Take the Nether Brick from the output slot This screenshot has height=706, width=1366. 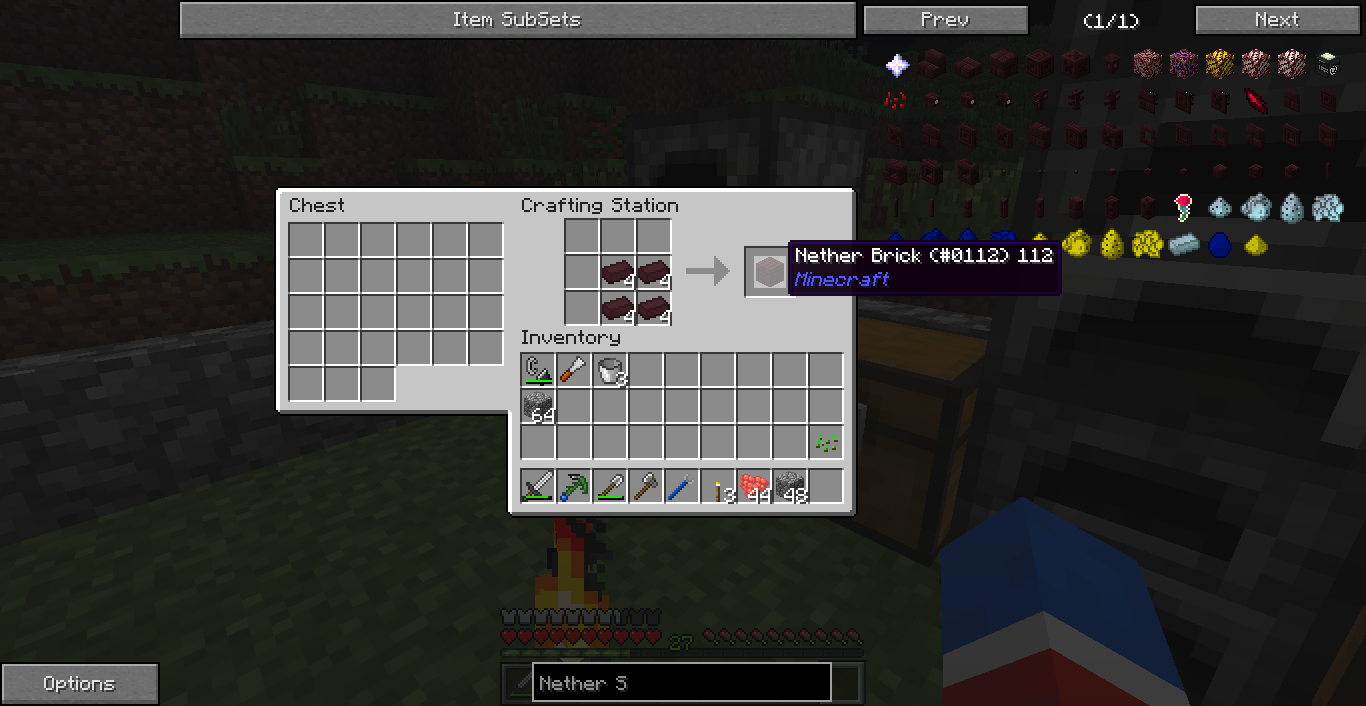click(x=768, y=271)
